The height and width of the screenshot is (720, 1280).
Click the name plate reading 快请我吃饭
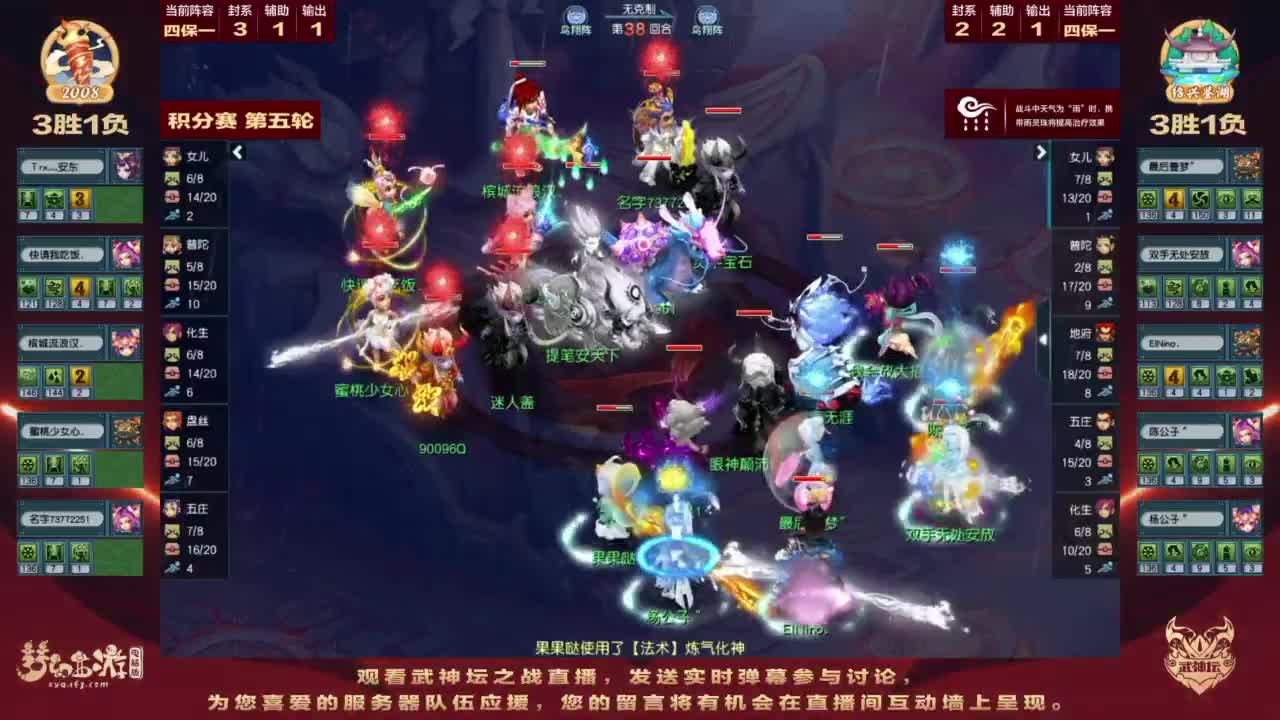(x=62, y=253)
